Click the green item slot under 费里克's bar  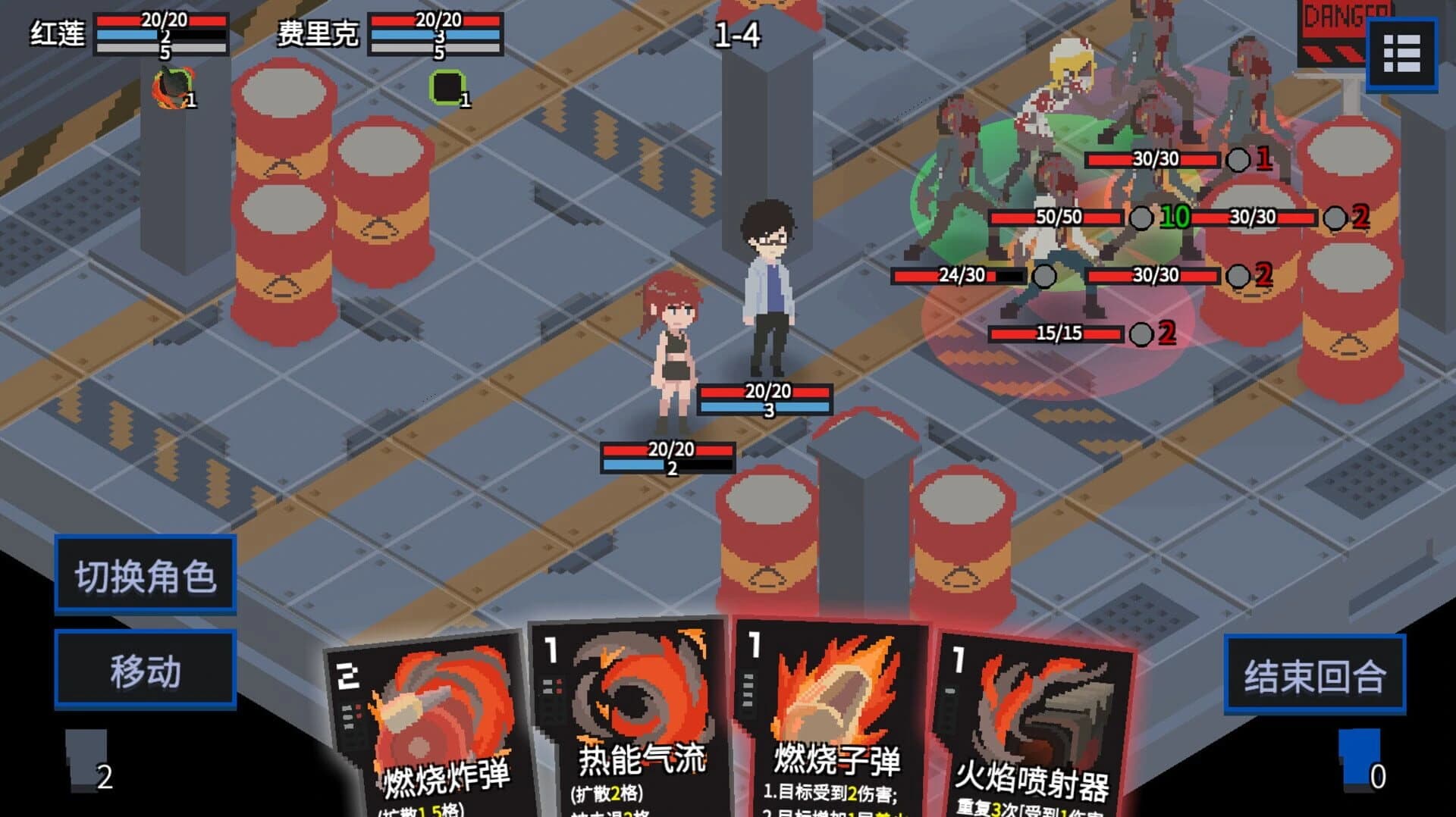(x=446, y=87)
